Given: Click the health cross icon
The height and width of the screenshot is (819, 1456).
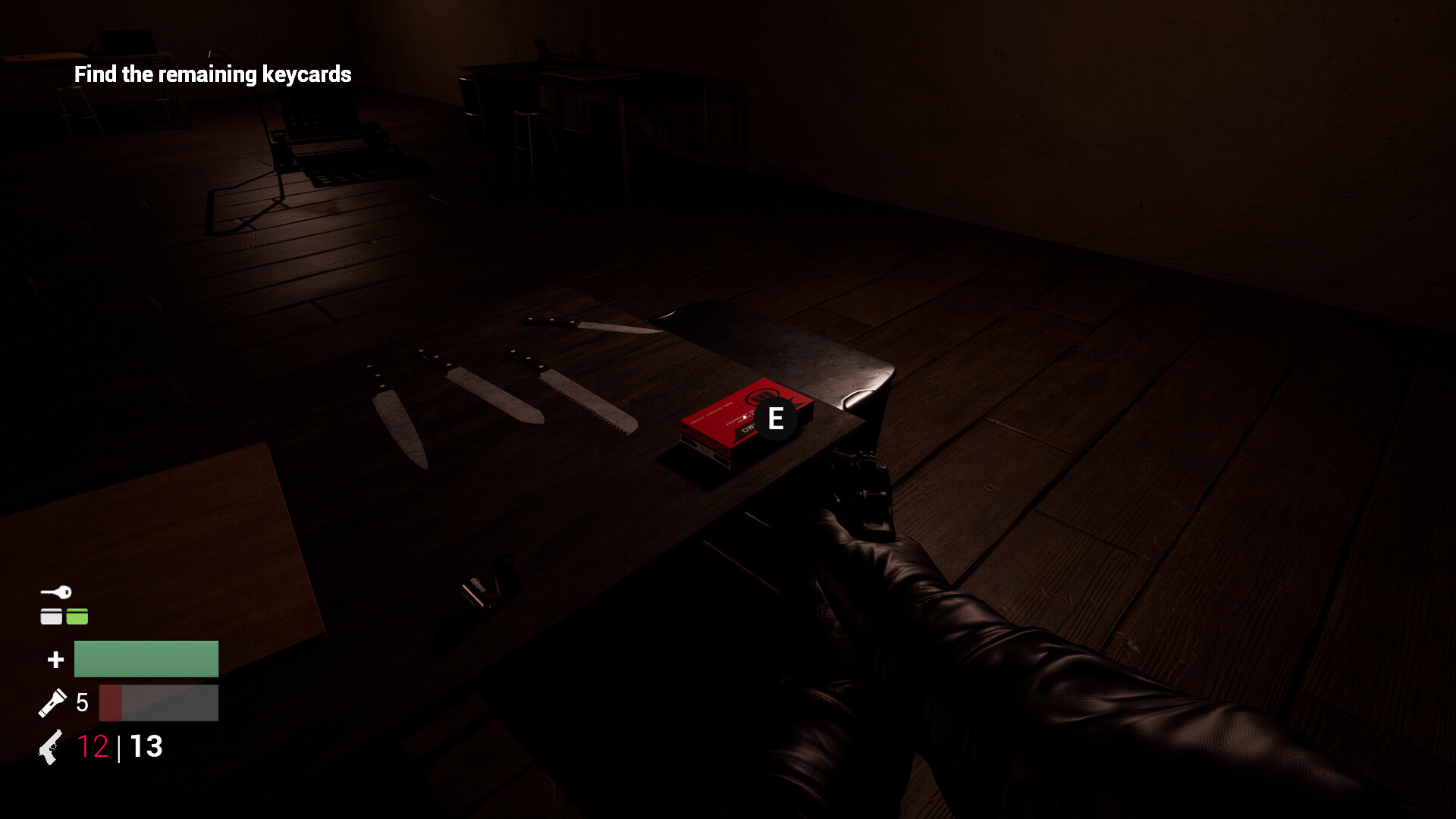Looking at the screenshot, I should point(55,659).
